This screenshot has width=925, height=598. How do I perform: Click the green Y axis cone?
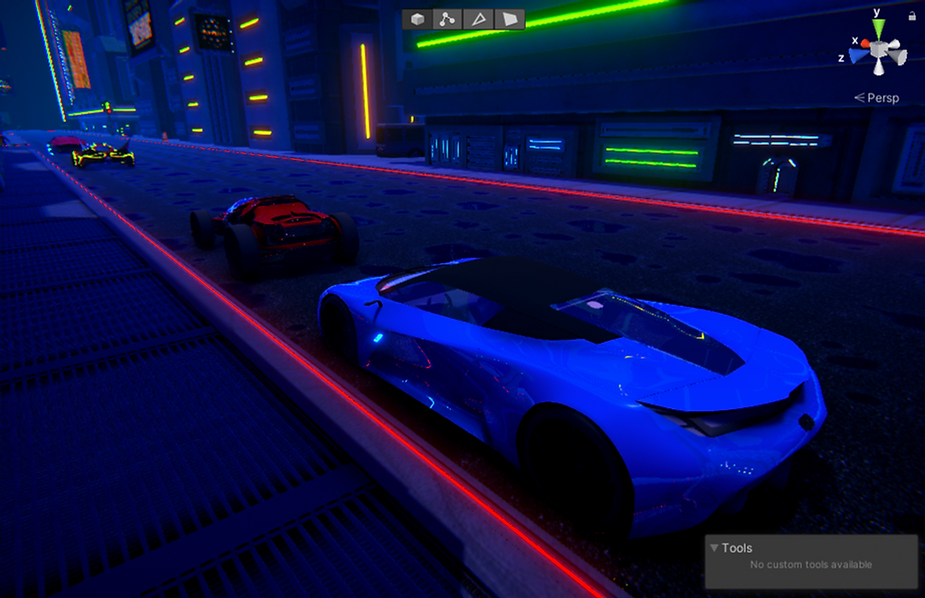coord(877,28)
